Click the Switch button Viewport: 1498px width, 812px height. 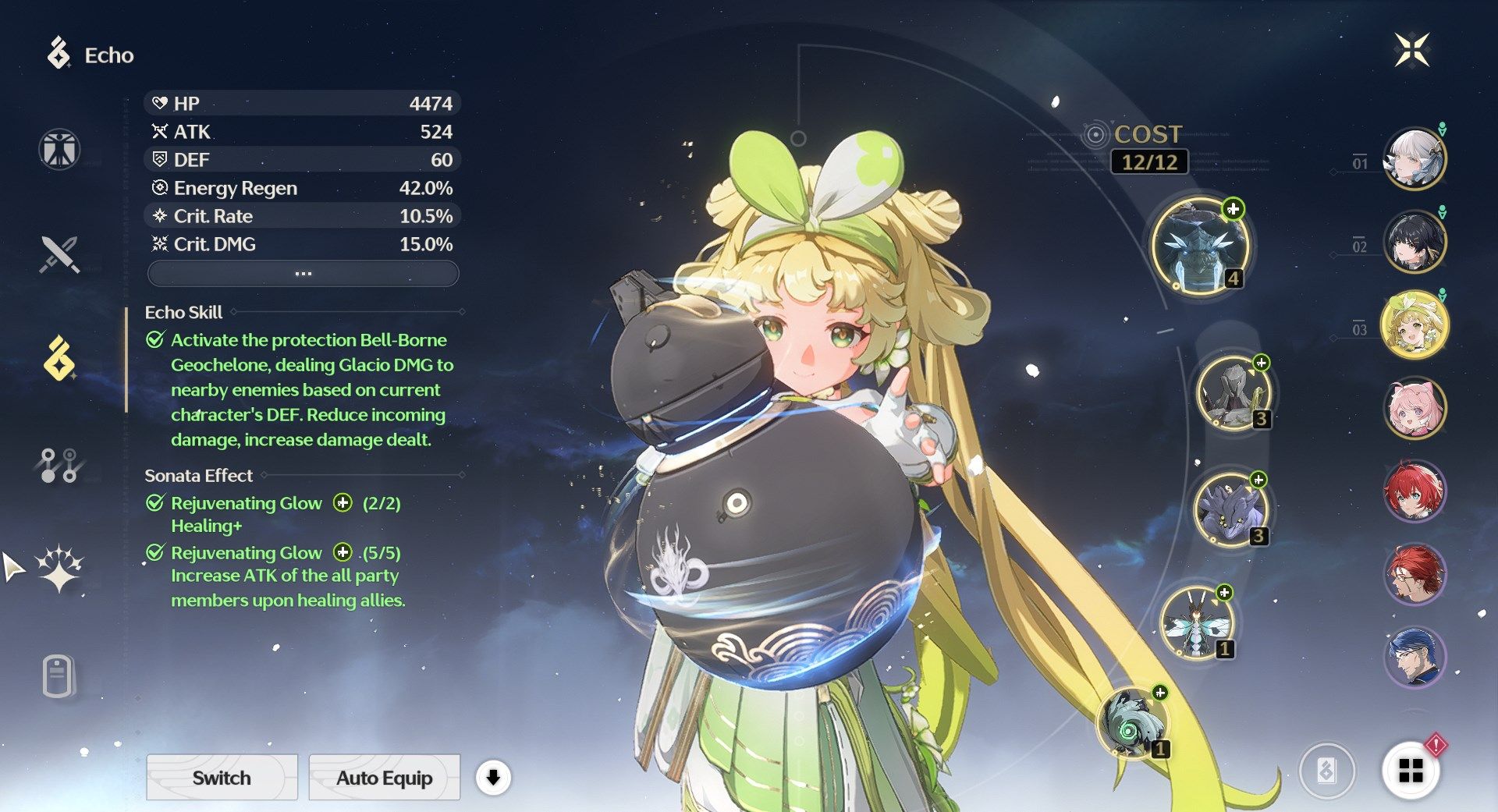222,778
